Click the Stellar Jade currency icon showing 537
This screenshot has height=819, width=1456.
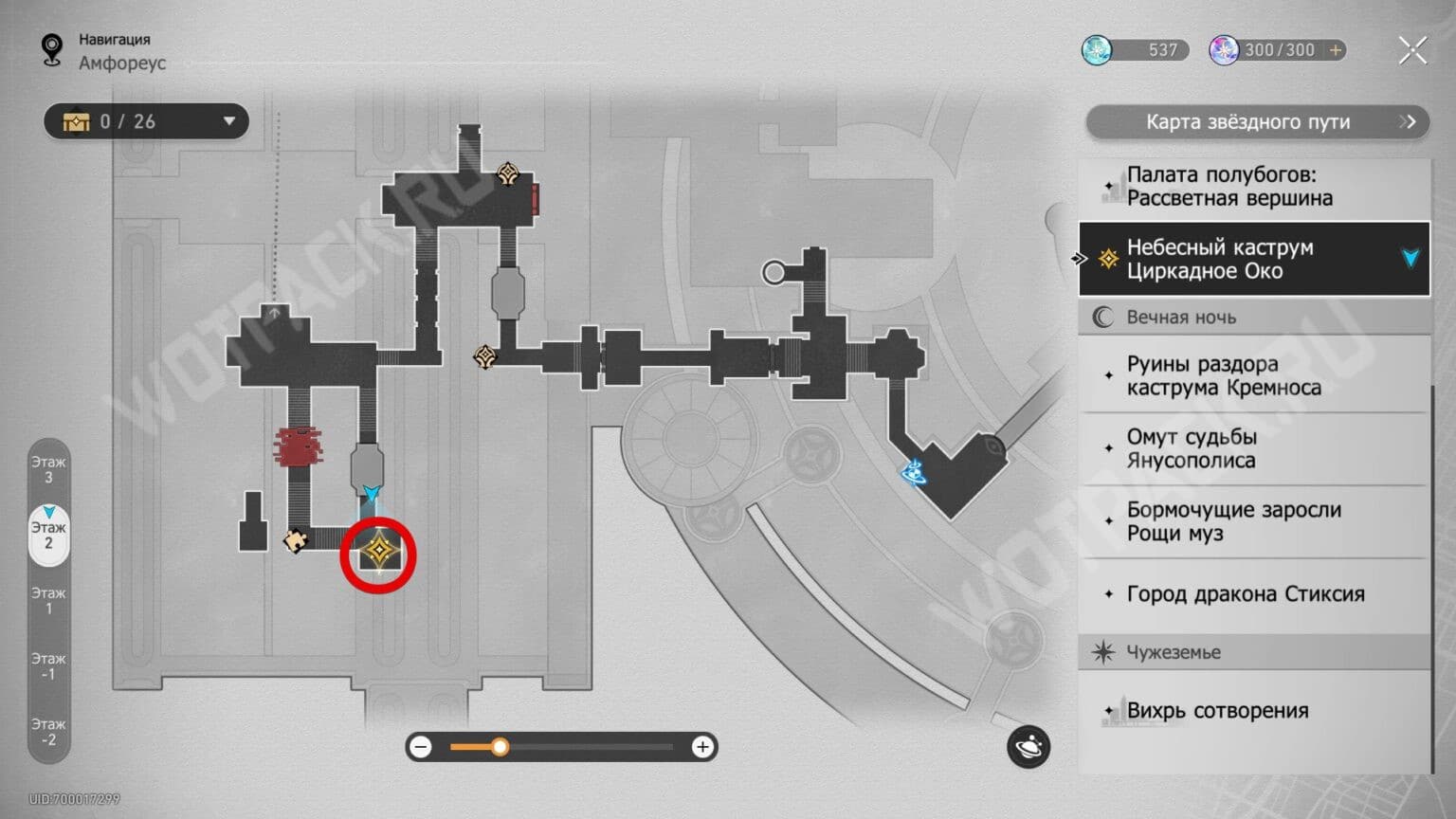[x=1097, y=49]
